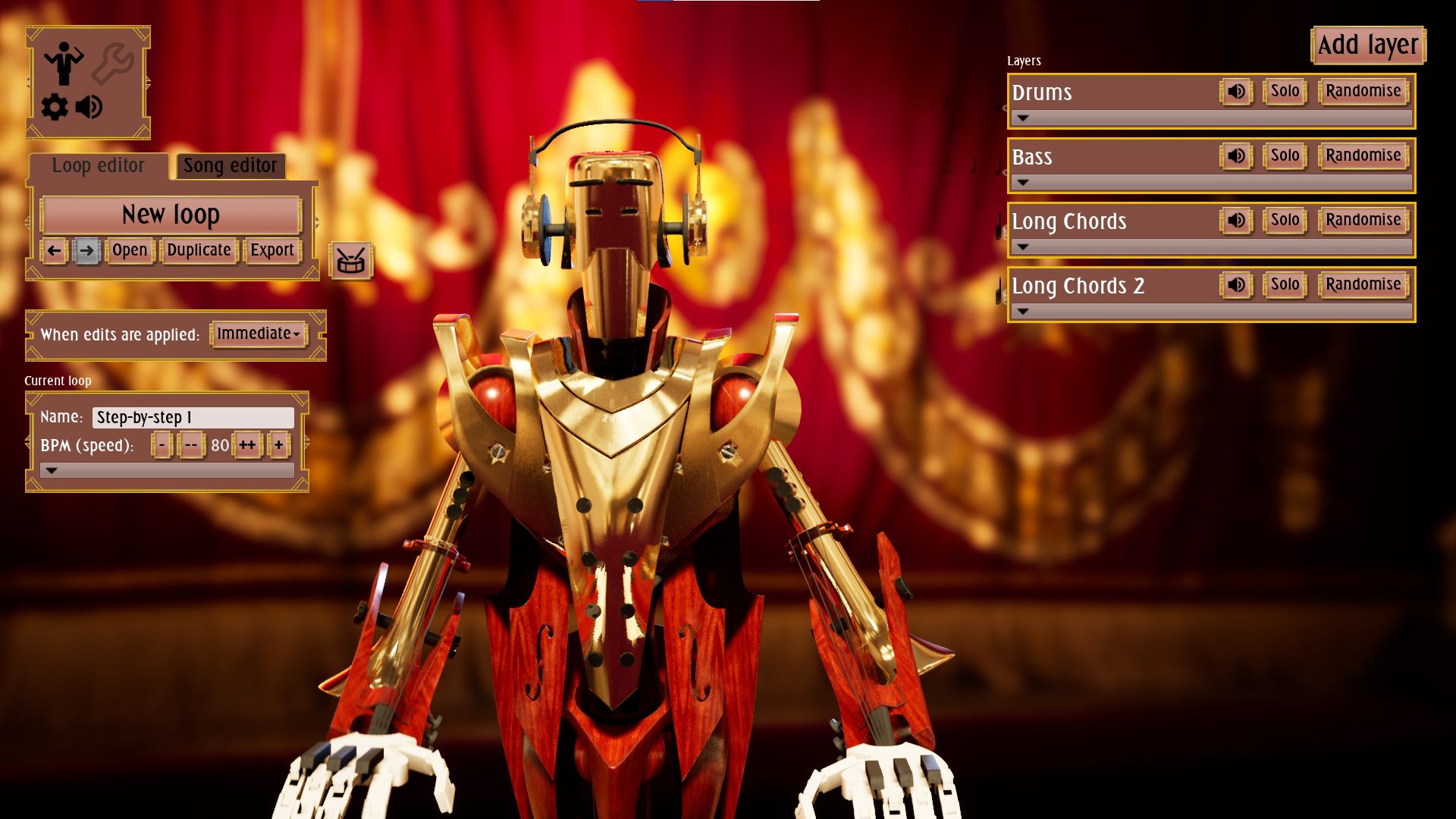Screen dimensions: 1456x819
Task: Go to the previous loop with left arrow
Action: pyautogui.click(x=54, y=250)
